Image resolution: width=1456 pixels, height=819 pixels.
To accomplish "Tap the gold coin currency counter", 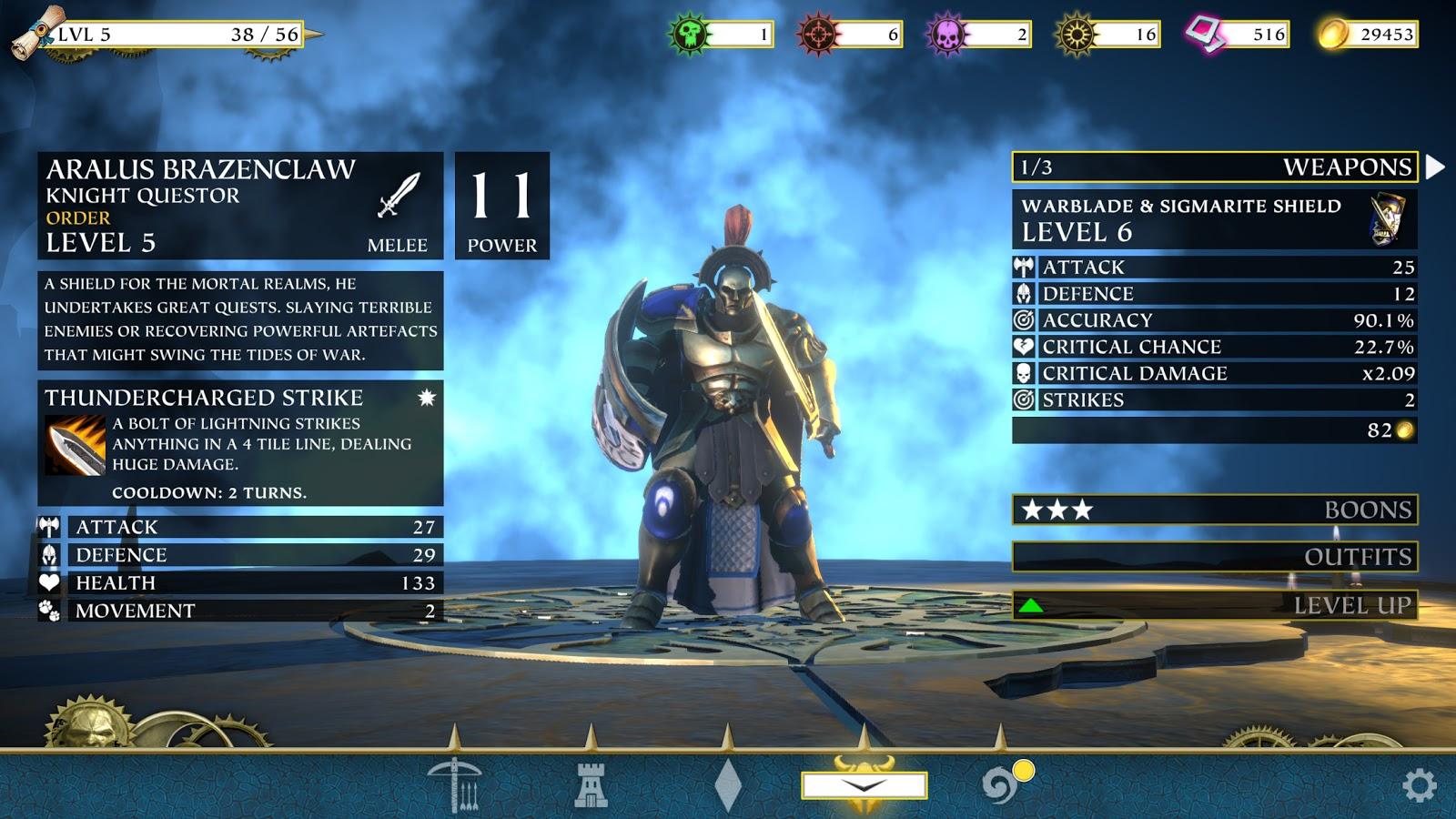I will [1368, 35].
